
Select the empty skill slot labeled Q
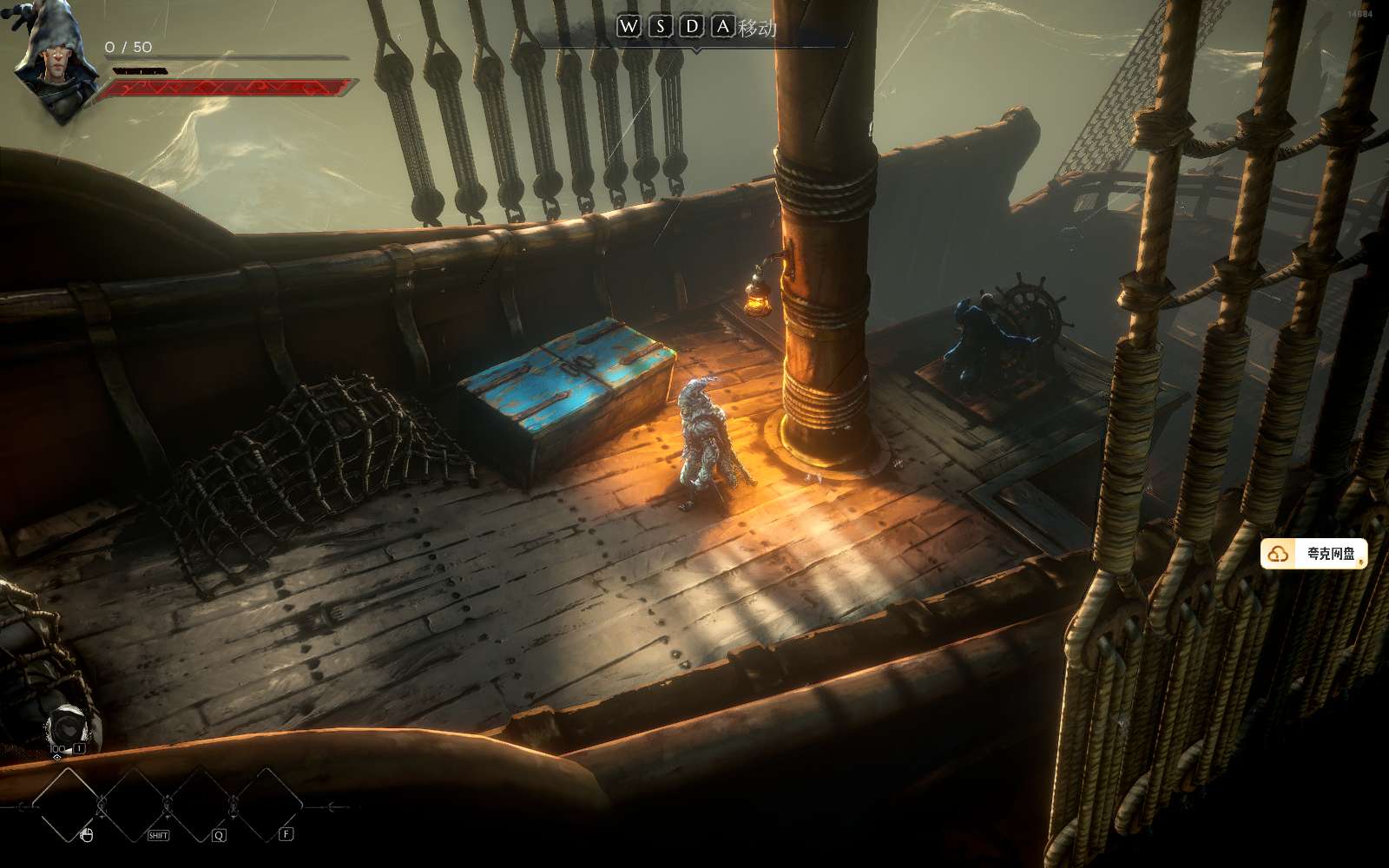pyautogui.click(x=201, y=805)
